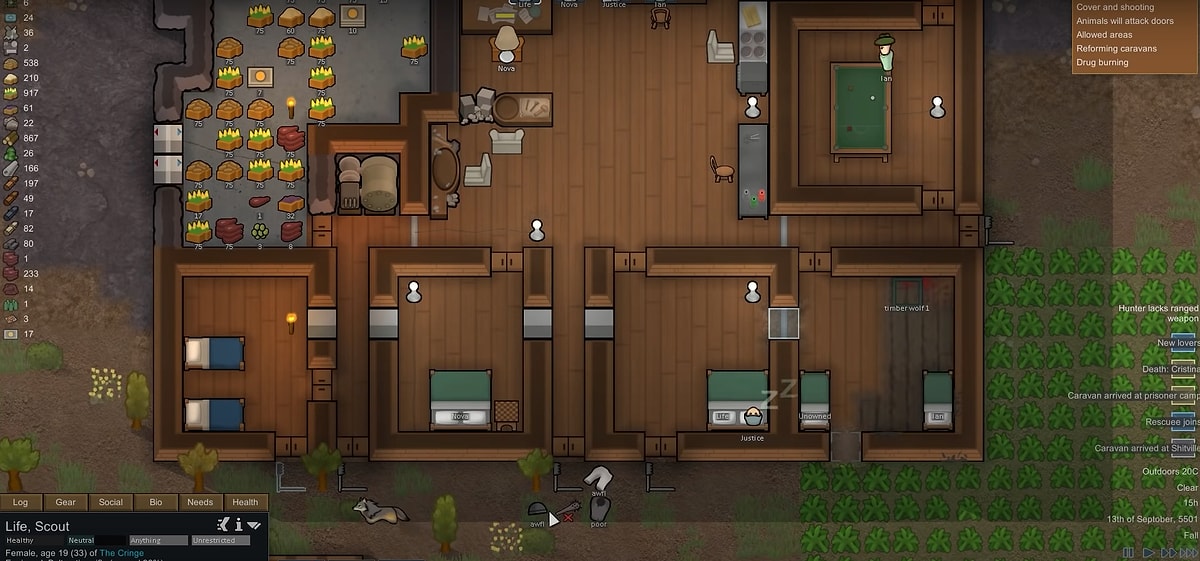Change the 'Unrestricted' allowed area
1200x561 pixels.
tap(219, 541)
